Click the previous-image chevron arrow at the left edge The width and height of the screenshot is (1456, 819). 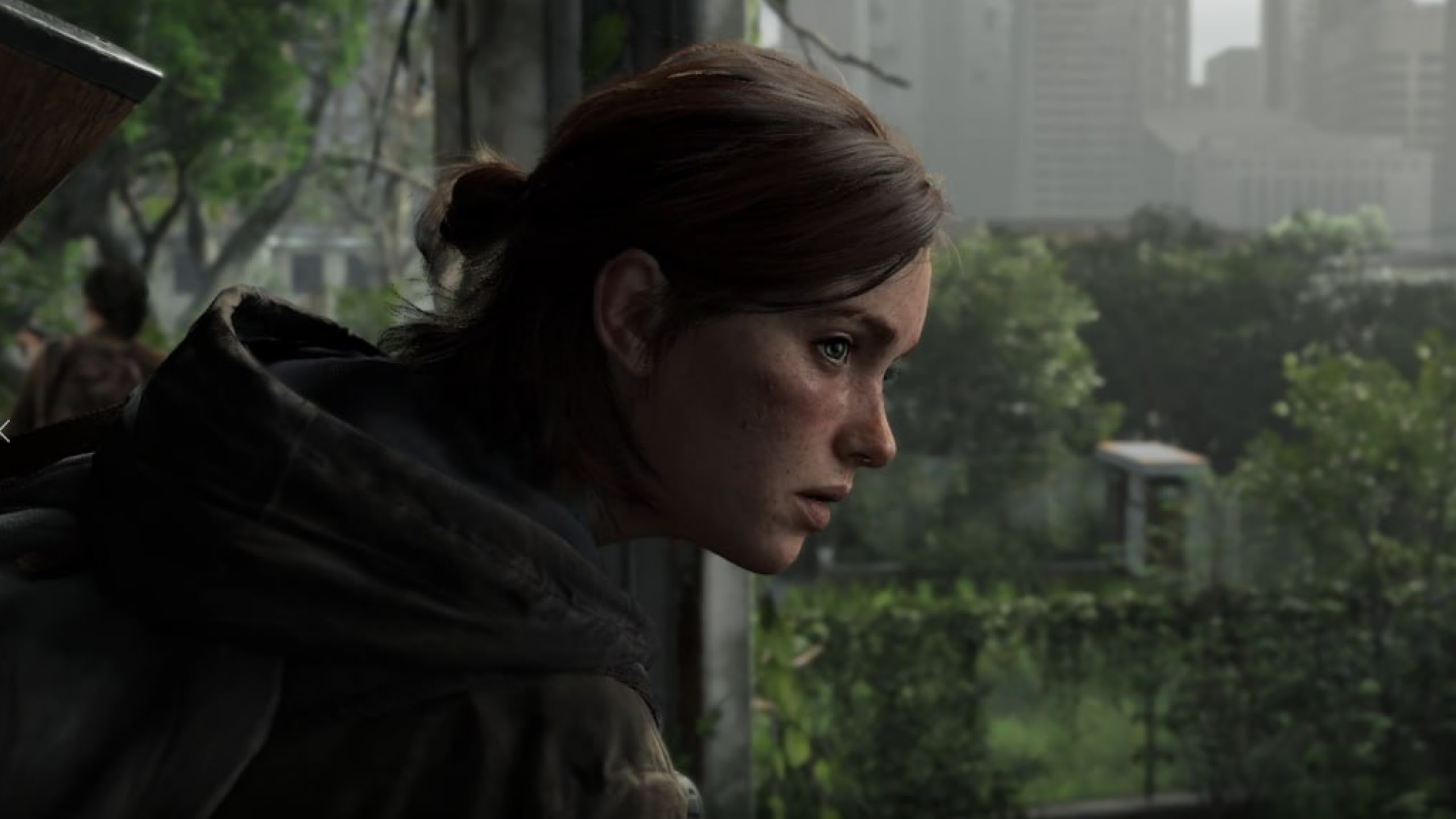pos(5,431)
